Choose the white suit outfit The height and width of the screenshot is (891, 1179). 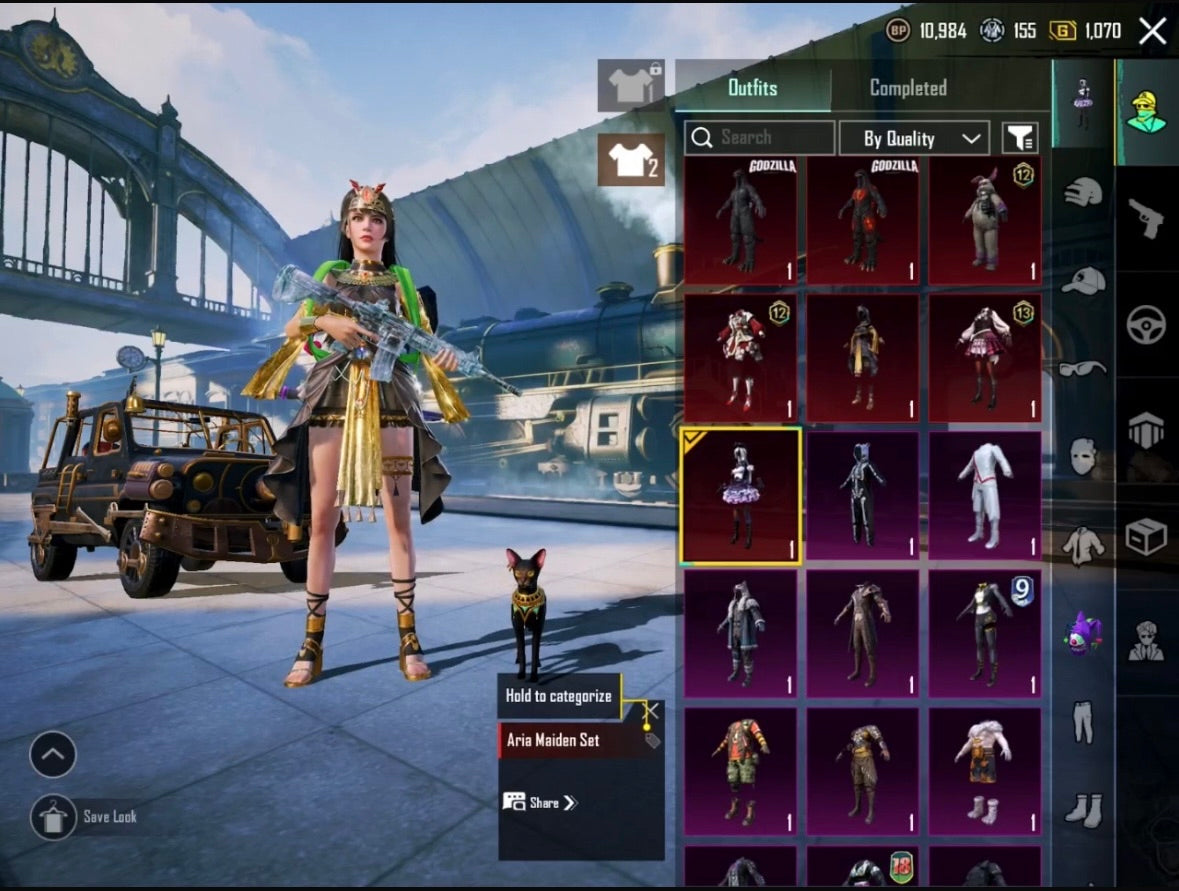[985, 496]
